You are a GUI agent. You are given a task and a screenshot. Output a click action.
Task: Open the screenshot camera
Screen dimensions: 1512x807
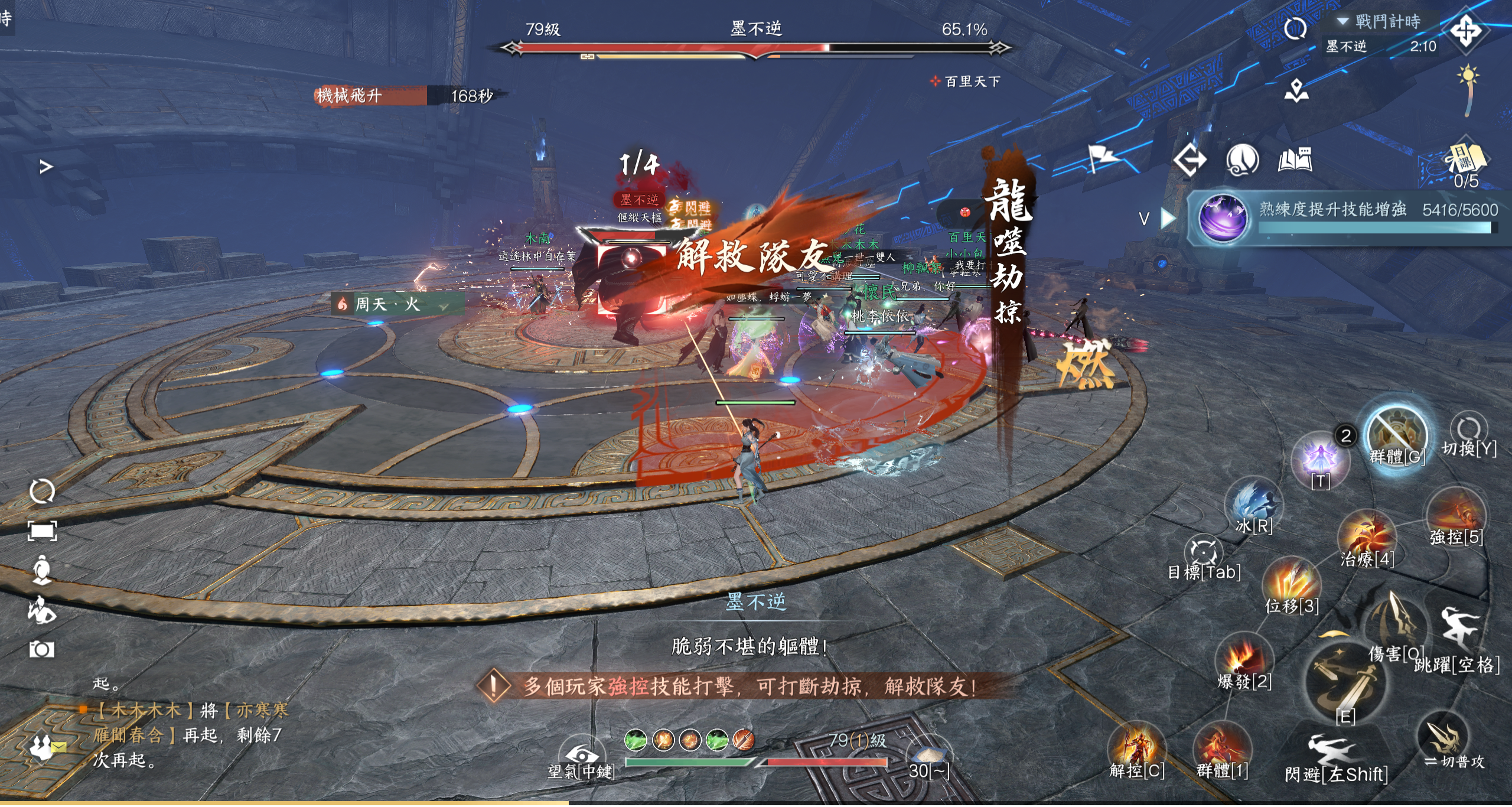42,649
